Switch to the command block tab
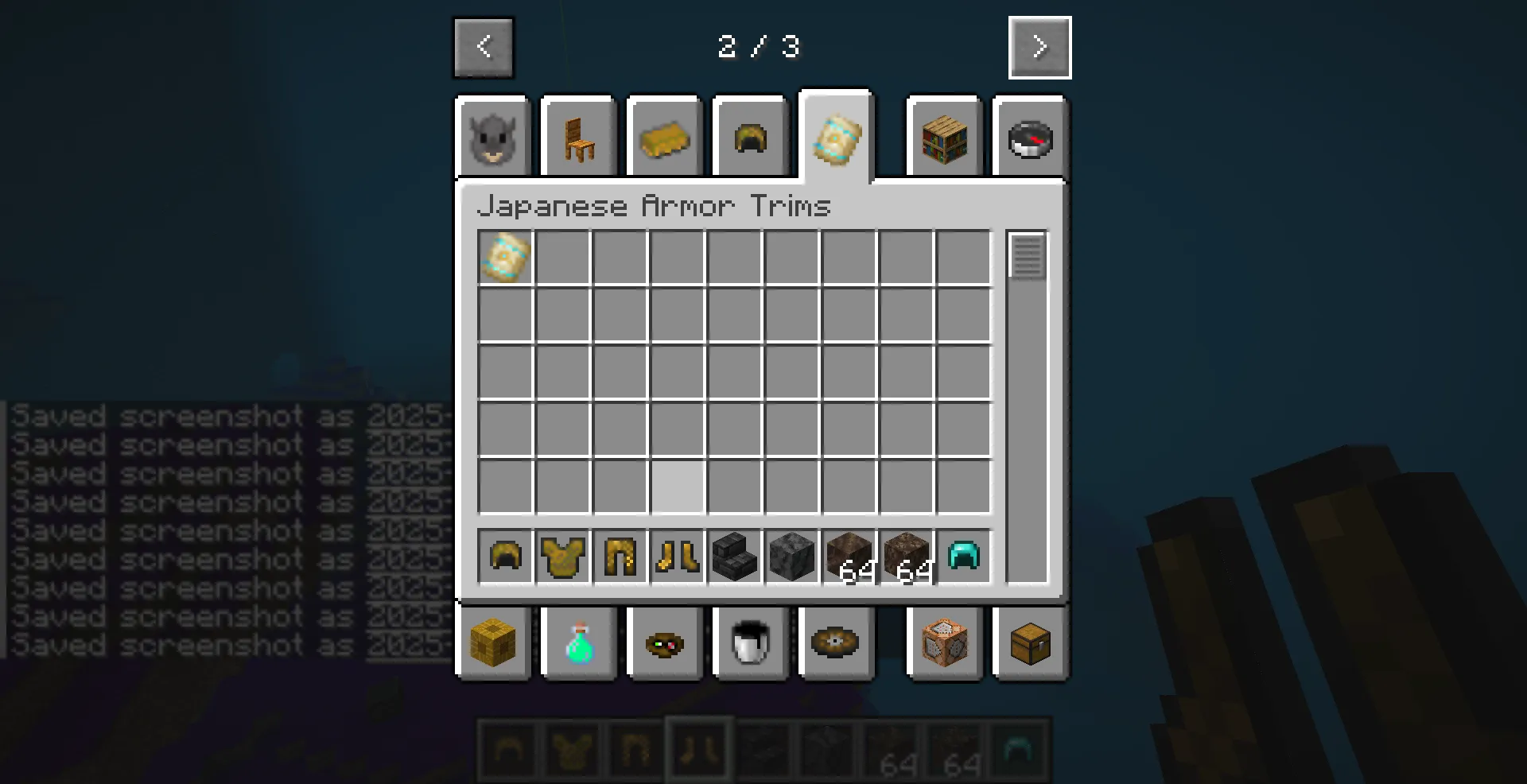This screenshot has width=1527, height=784. coord(944,644)
